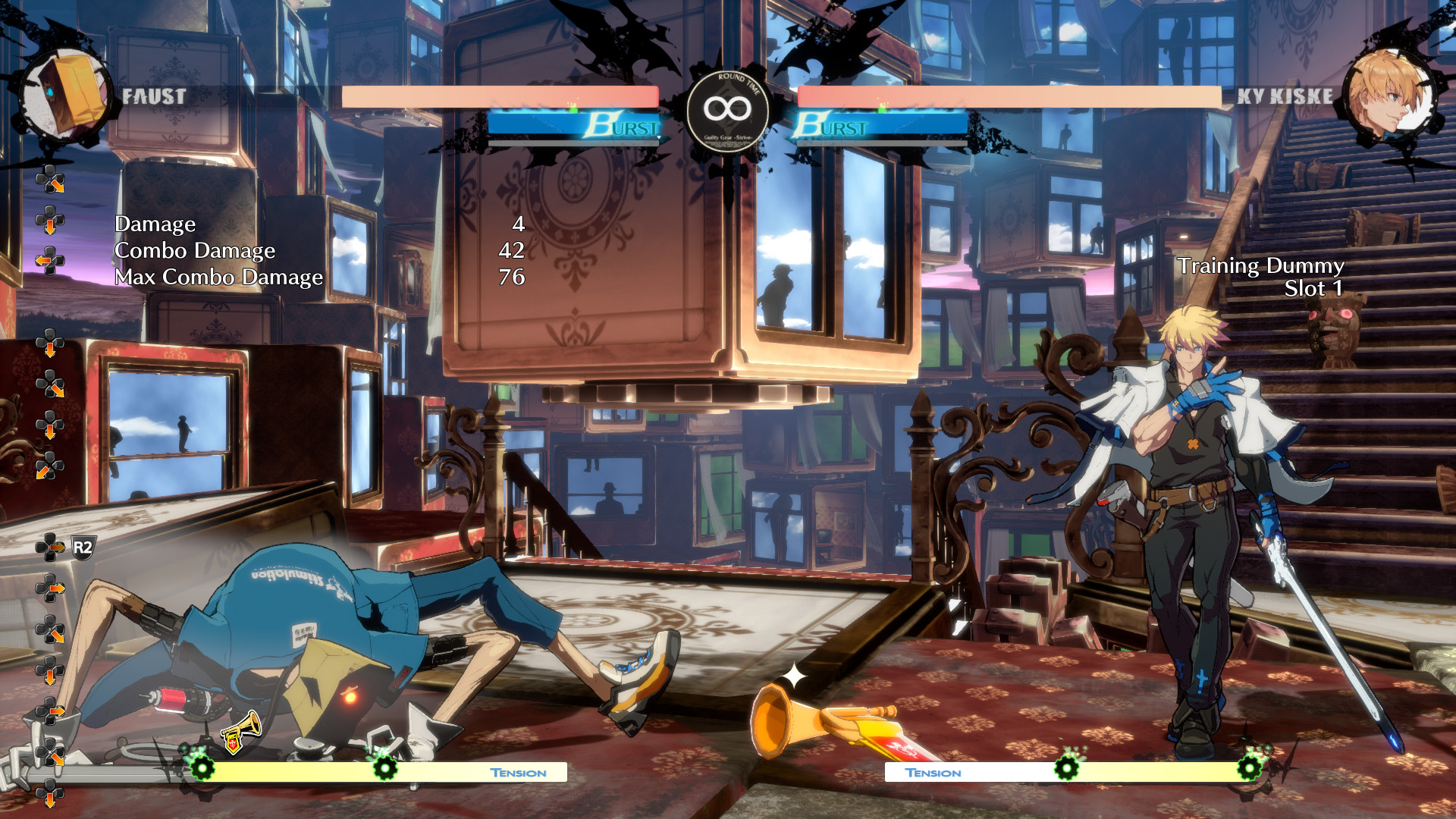This screenshot has height=819, width=1456.
Task: Click a green gear icon on Faust's Tension gauge
Action: pyautogui.click(x=201, y=770)
